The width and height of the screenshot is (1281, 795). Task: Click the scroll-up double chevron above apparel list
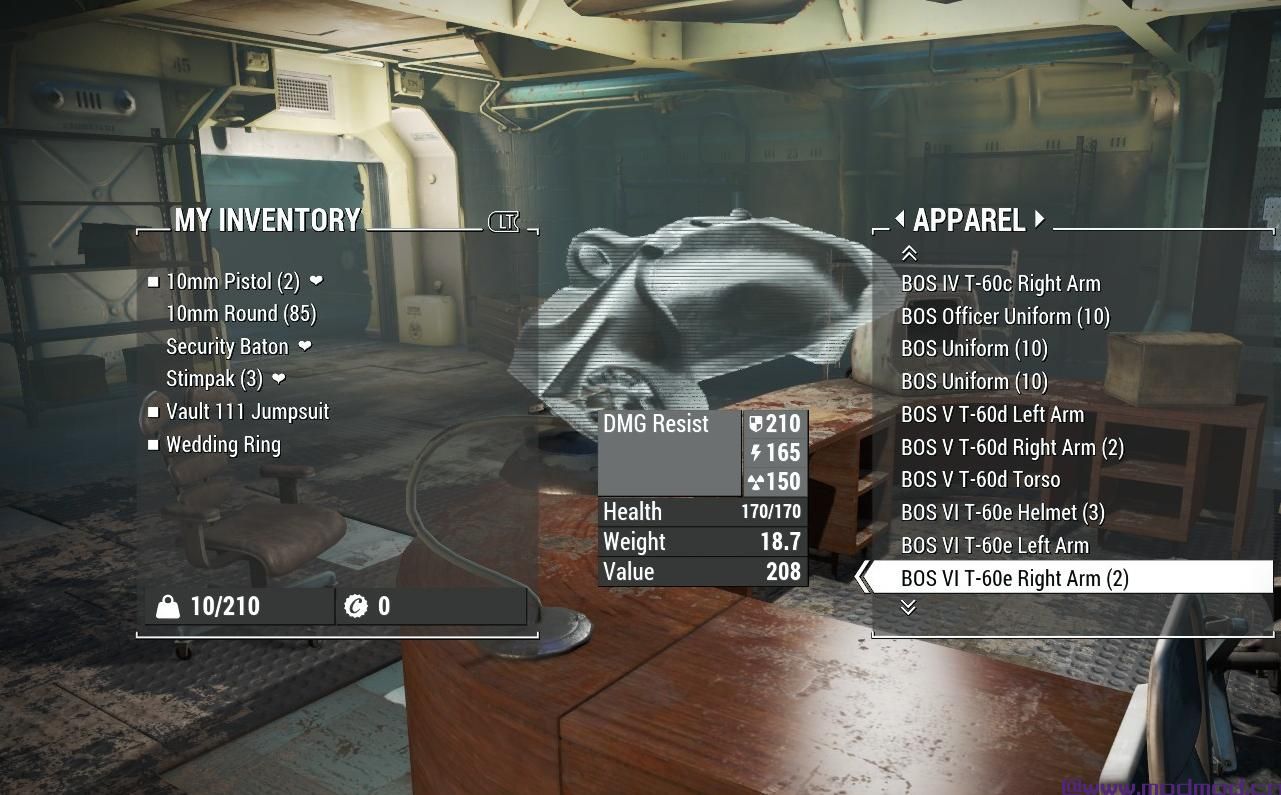pyautogui.click(x=908, y=252)
